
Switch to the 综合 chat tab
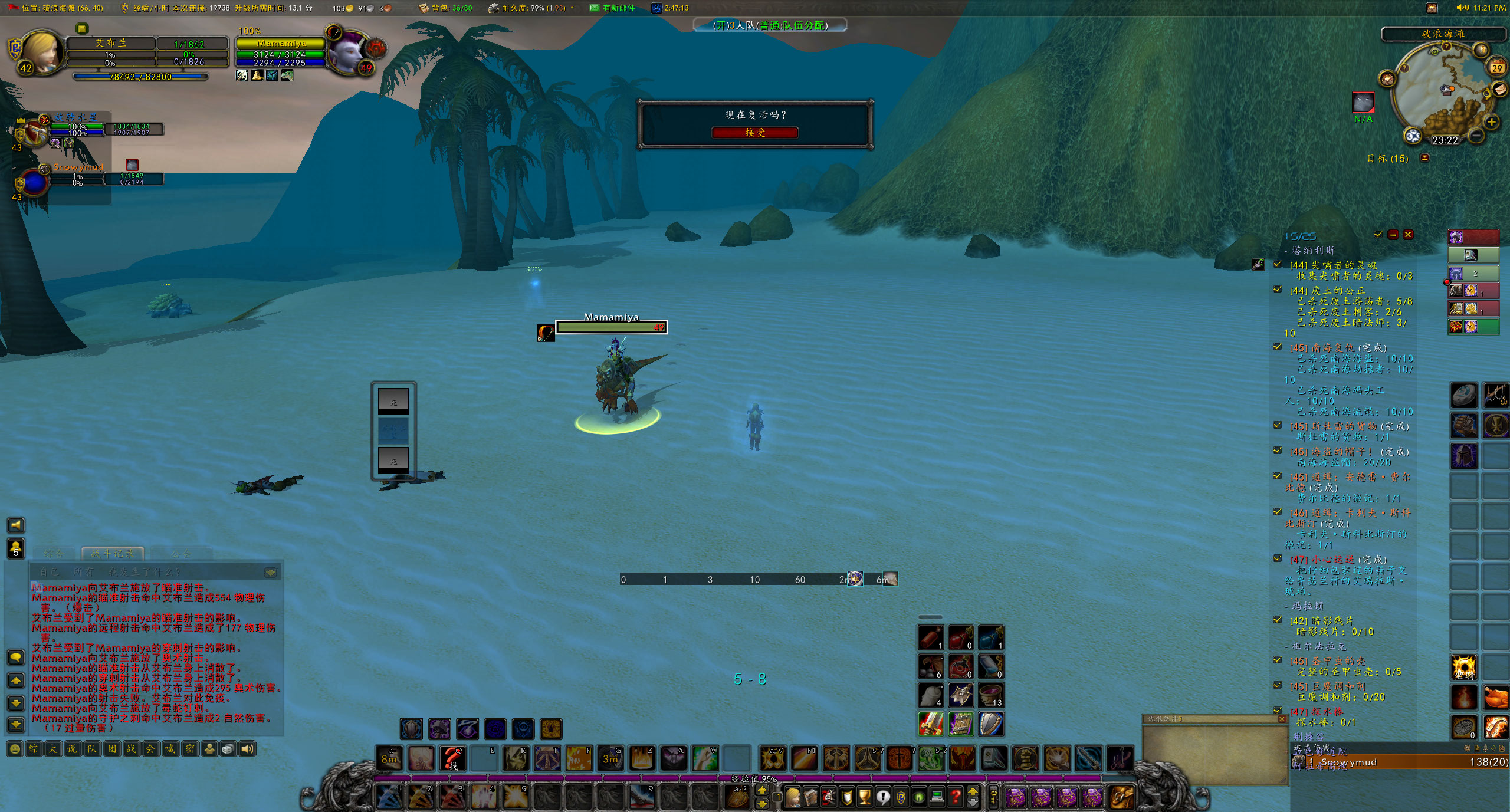53,553
